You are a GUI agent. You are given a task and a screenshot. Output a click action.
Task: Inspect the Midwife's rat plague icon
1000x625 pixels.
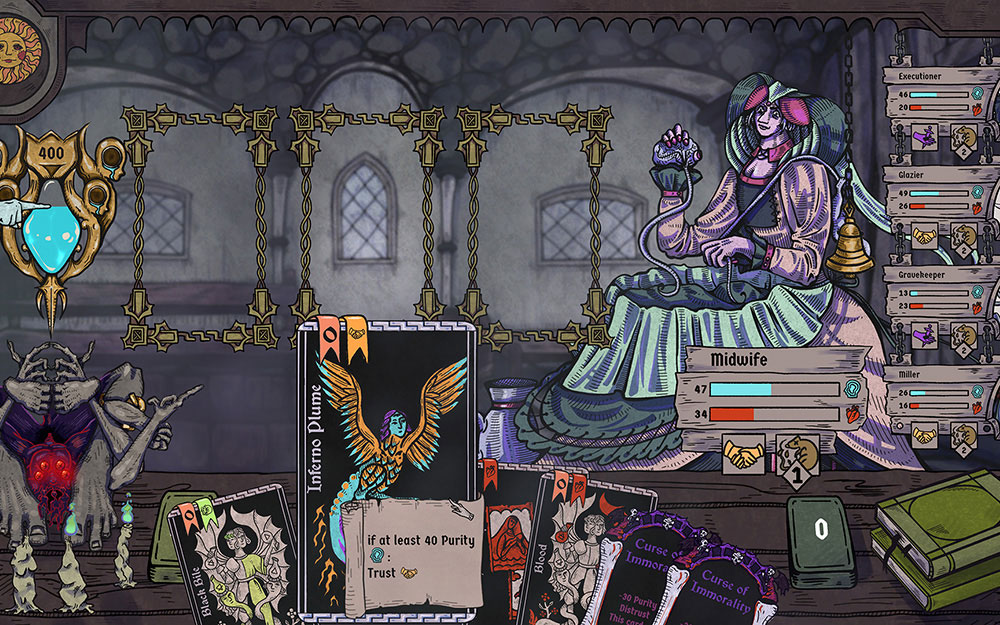coord(797,455)
